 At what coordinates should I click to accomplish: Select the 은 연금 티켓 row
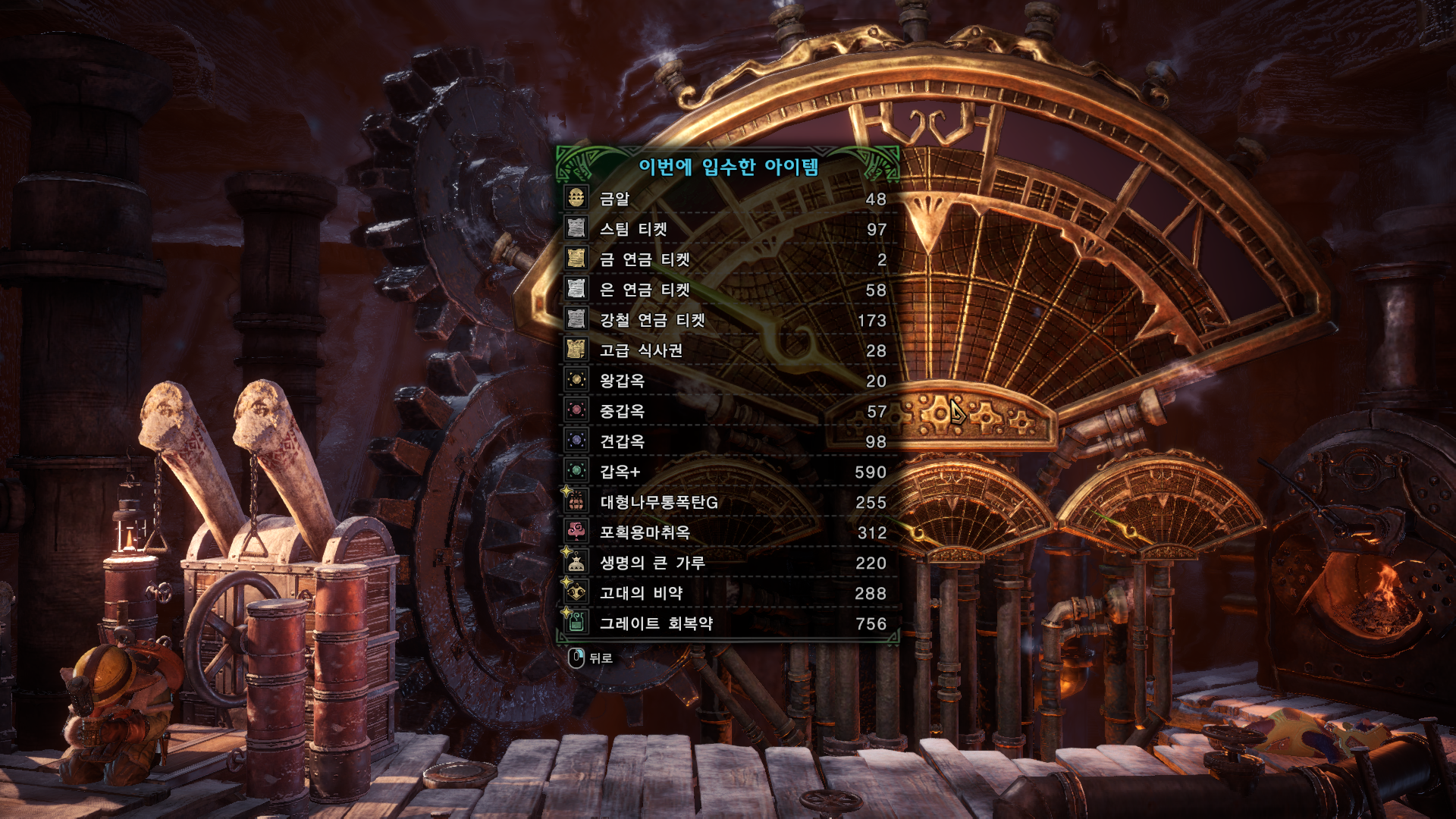728,290
